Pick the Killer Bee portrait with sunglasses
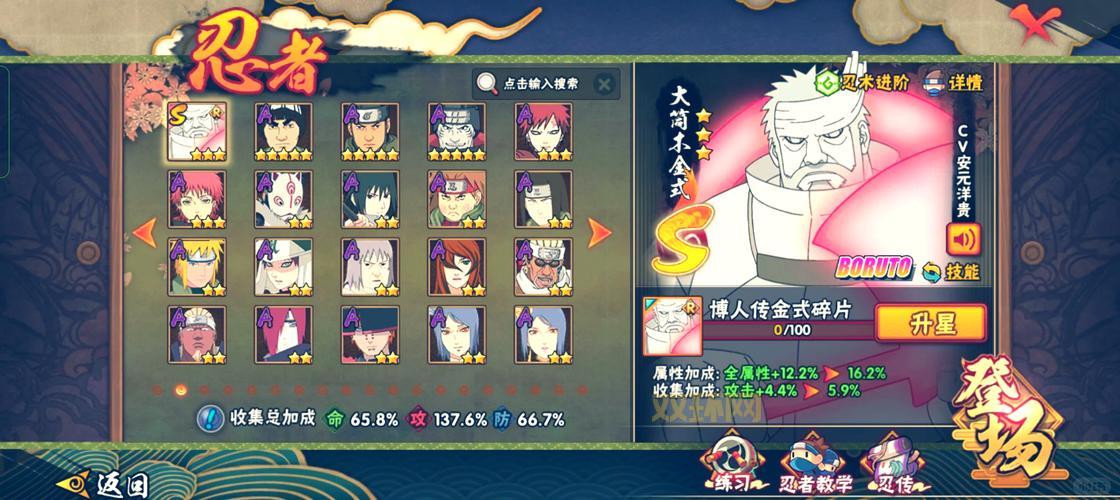This screenshot has height=500, width=1120. coord(543,266)
